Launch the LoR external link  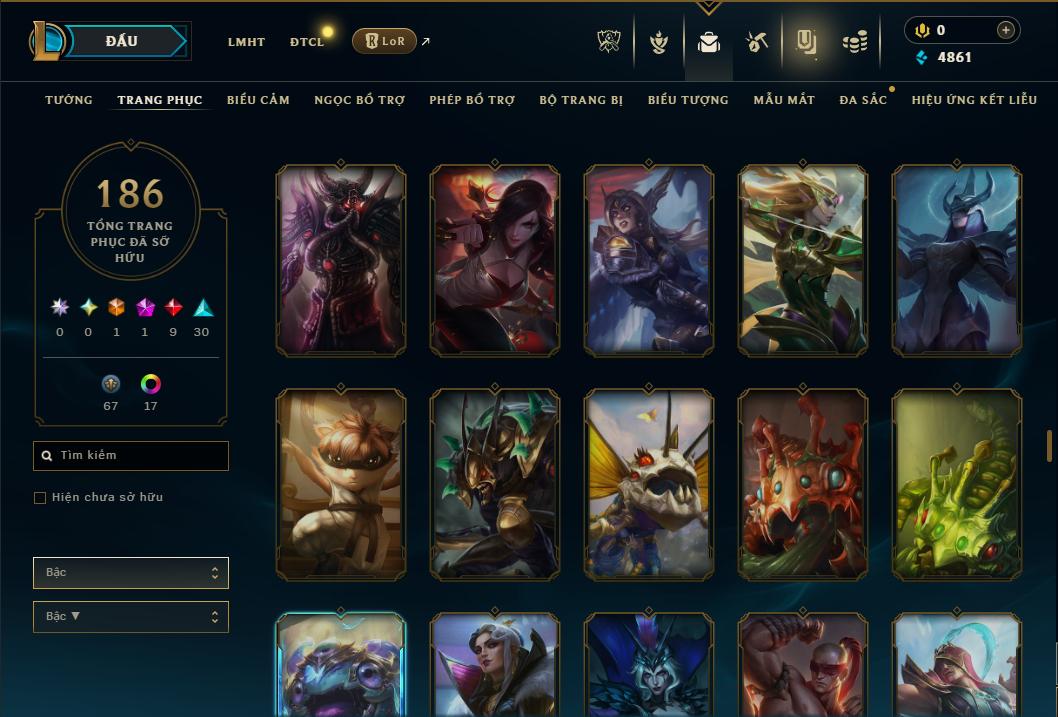pyautogui.click(x=385, y=41)
